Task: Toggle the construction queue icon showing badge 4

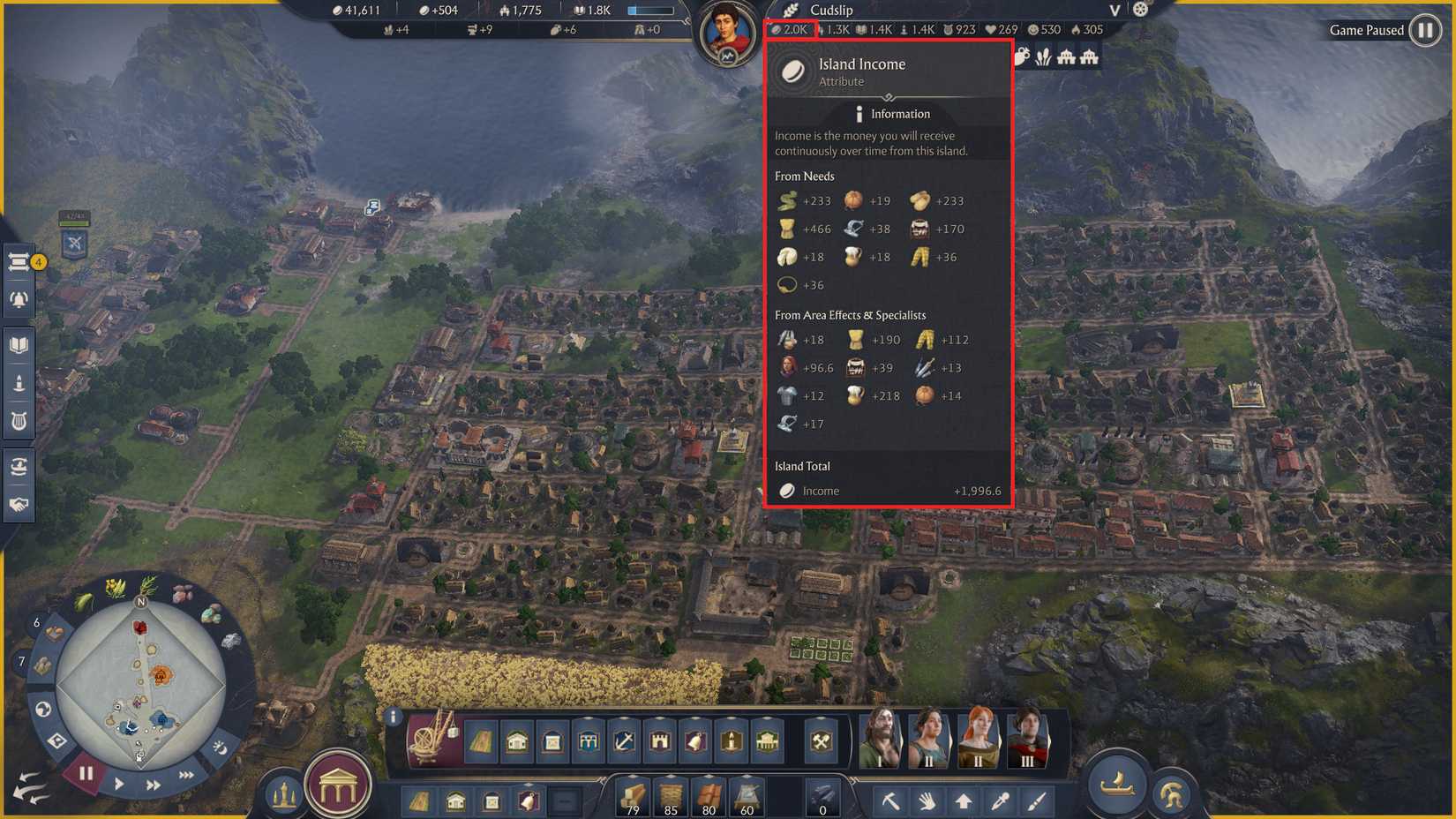Action: click(19, 262)
